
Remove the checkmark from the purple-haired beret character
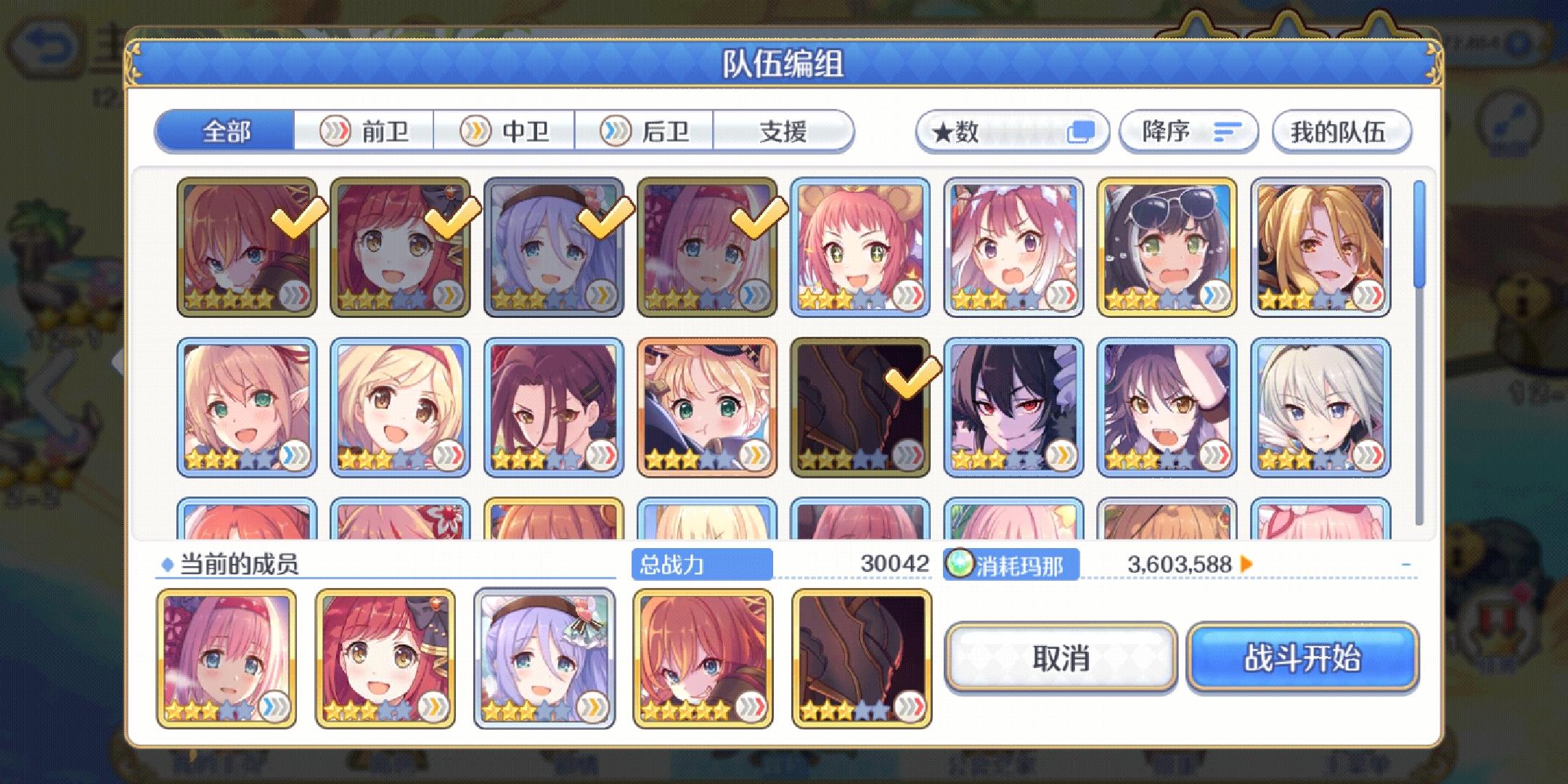click(x=552, y=247)
